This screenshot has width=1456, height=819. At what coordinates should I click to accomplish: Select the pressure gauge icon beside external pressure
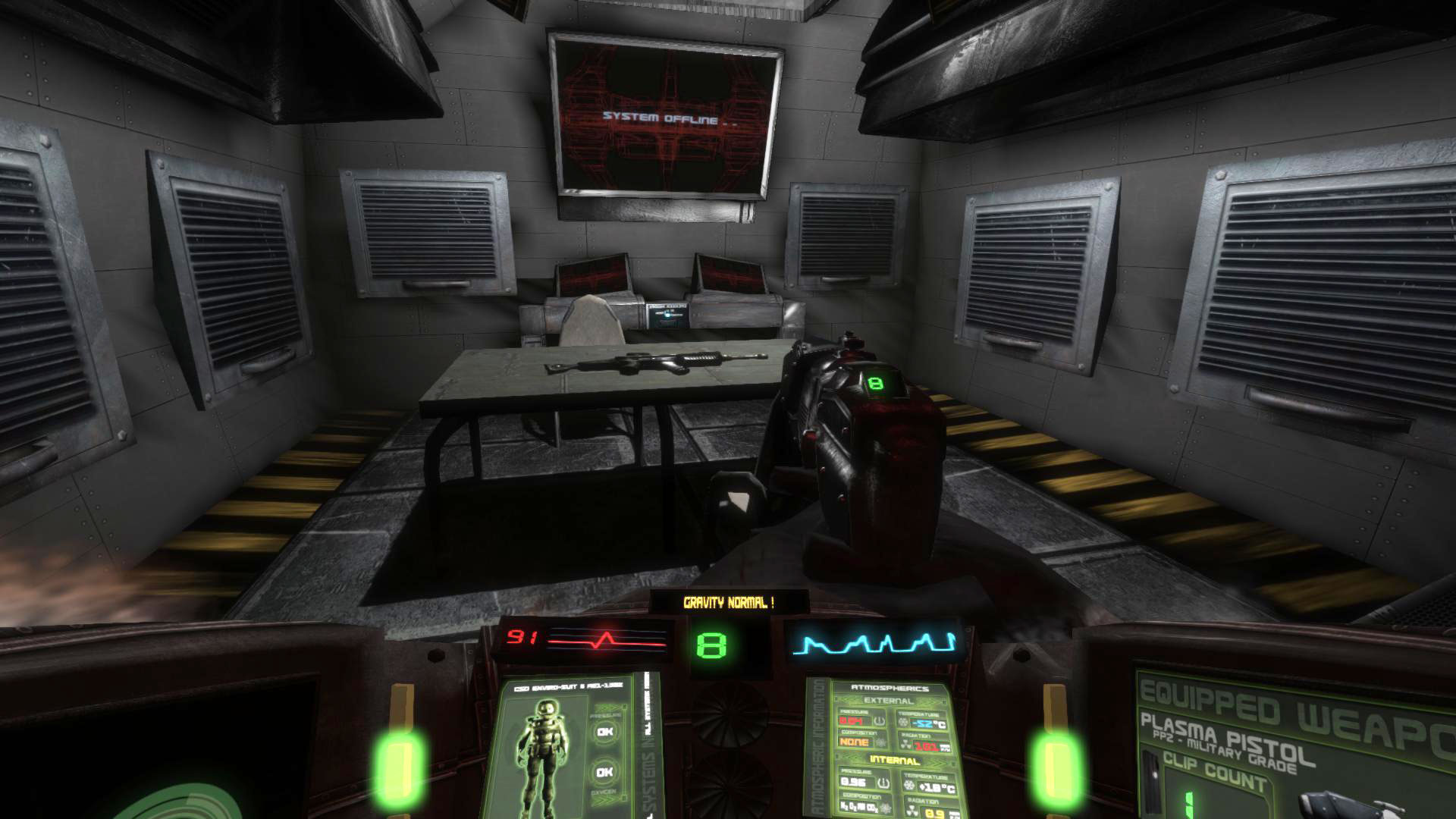coord(879,721)
